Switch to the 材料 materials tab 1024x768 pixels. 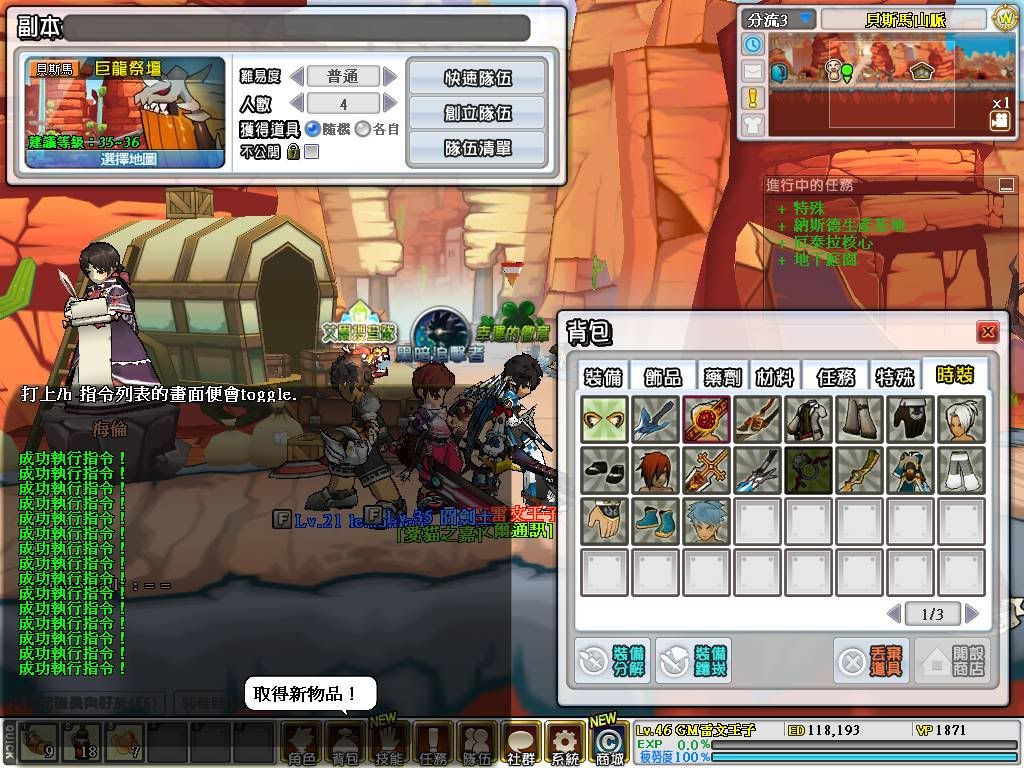coord(774,376)
